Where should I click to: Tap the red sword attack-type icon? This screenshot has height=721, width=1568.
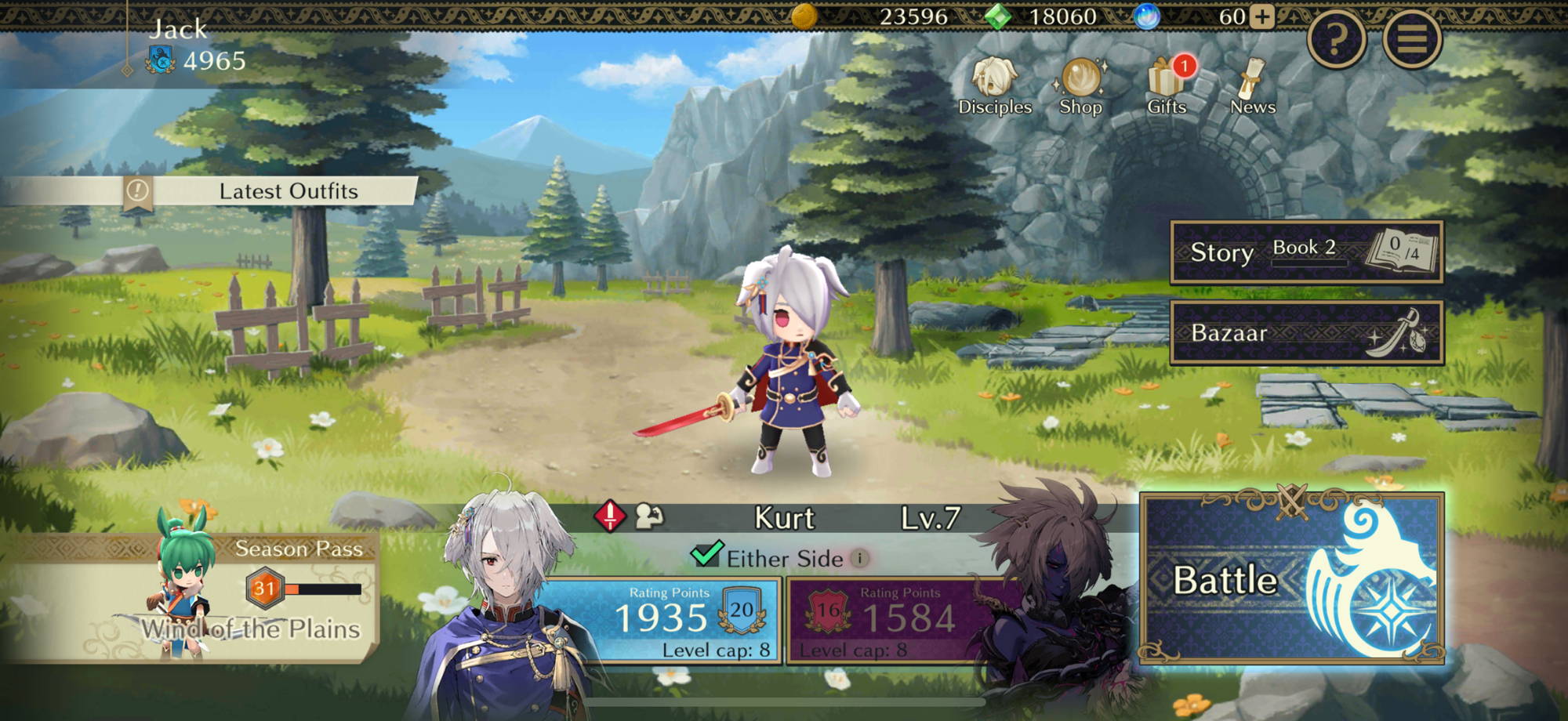[x=610, y=516]
